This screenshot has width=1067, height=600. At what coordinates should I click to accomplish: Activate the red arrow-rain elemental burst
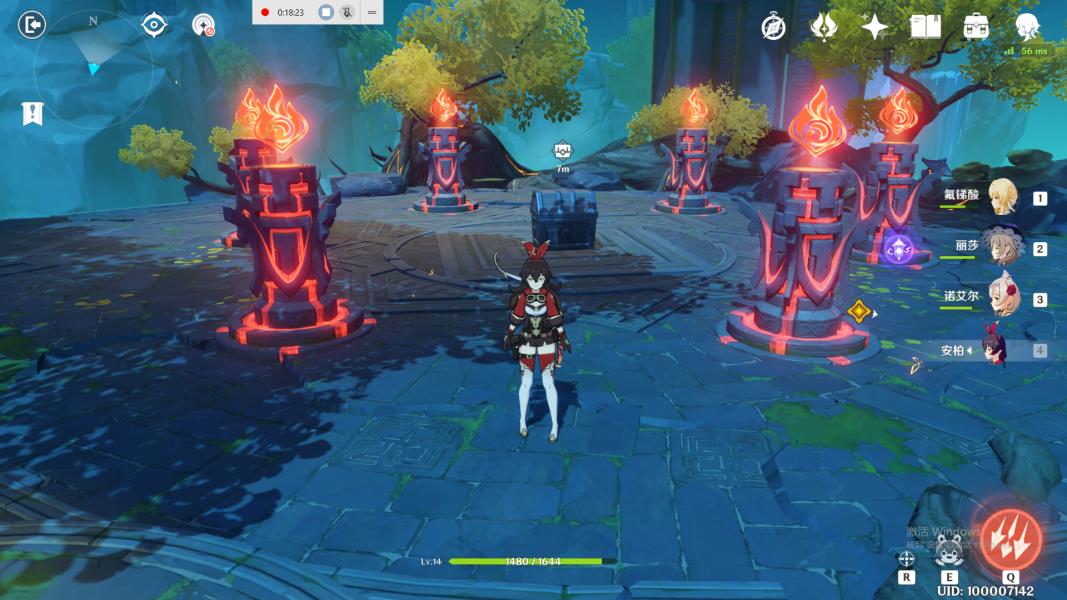click(x=1011, y=539)
